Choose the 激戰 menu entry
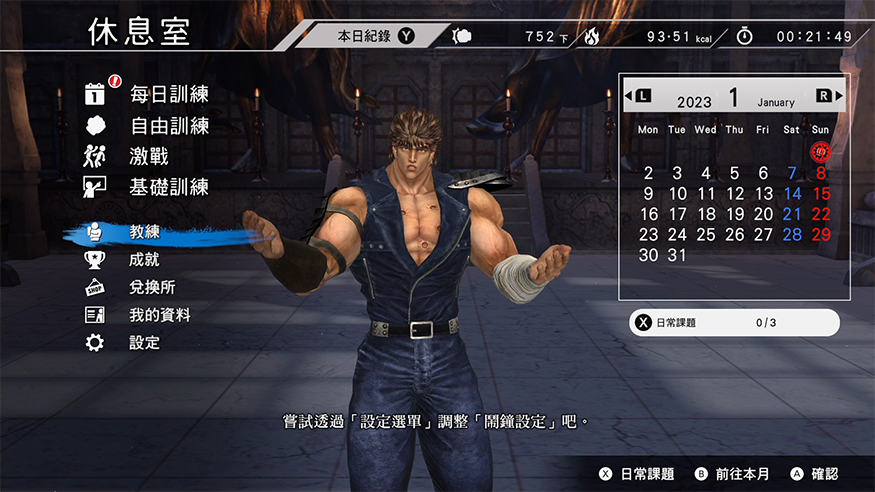 (148, 156)
